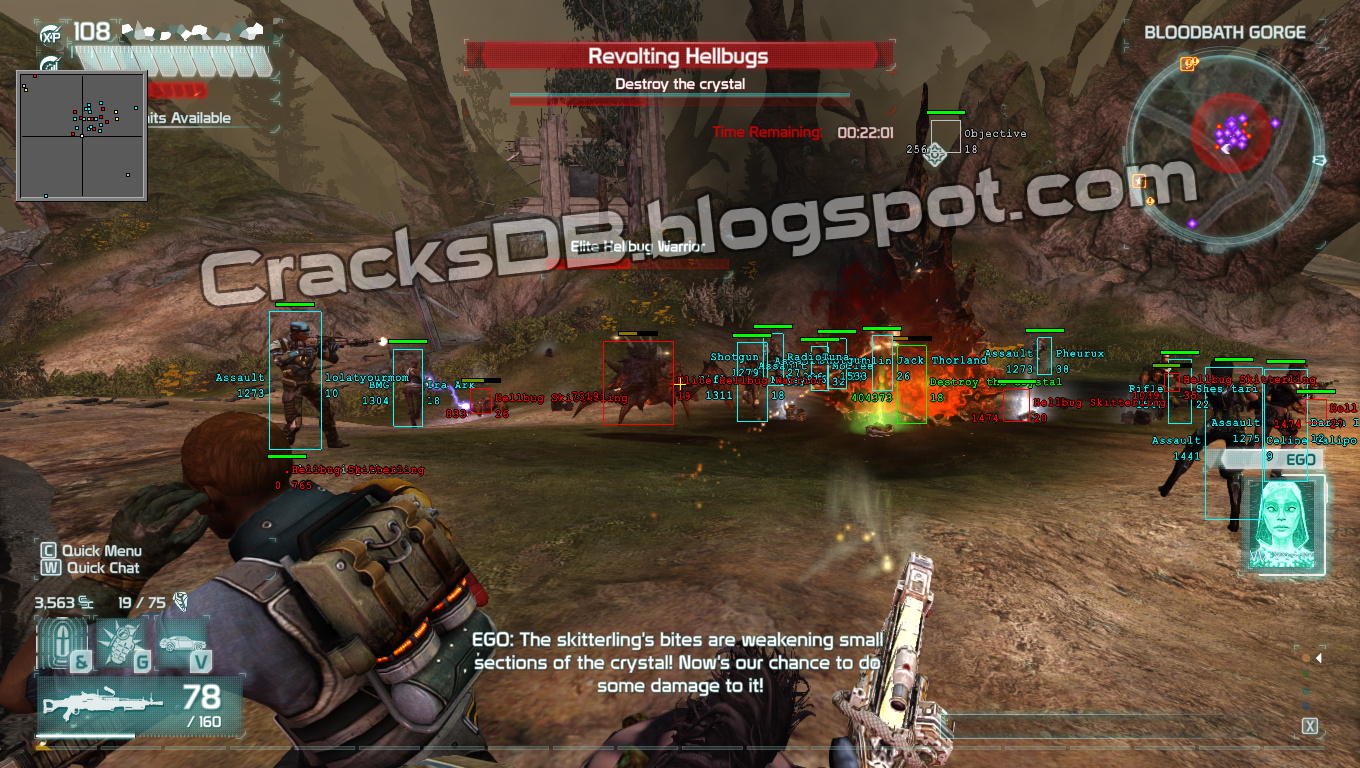This screenshot has width=1360, height=768.
Task: Select the green chat channel dot
Action: point(1306,674)
